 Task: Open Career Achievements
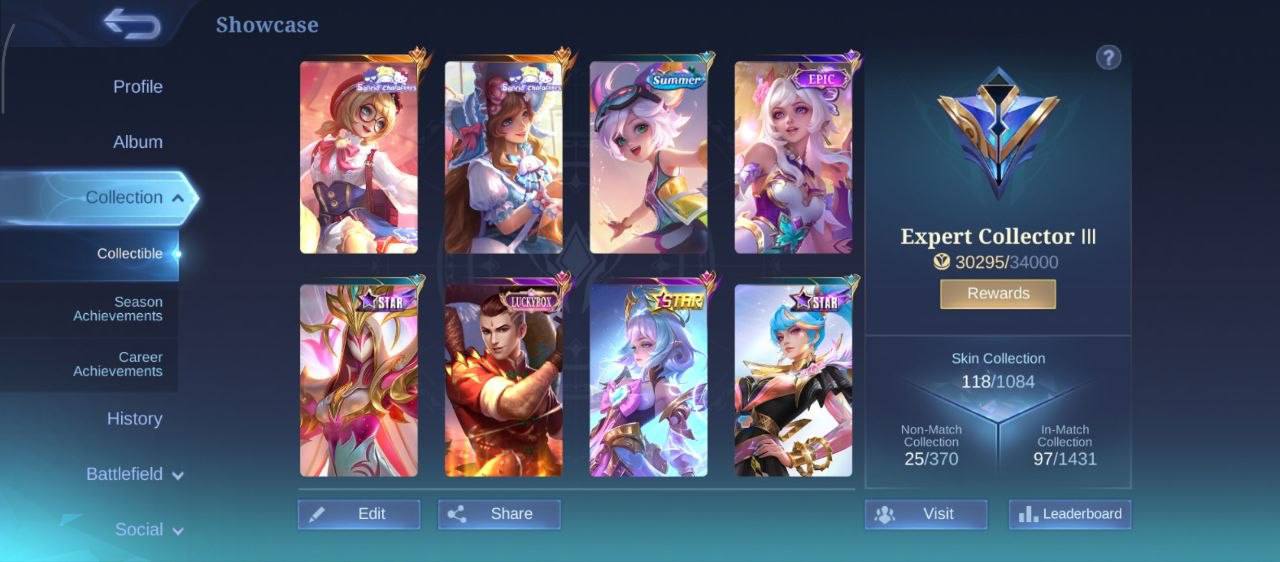[117, 364]
